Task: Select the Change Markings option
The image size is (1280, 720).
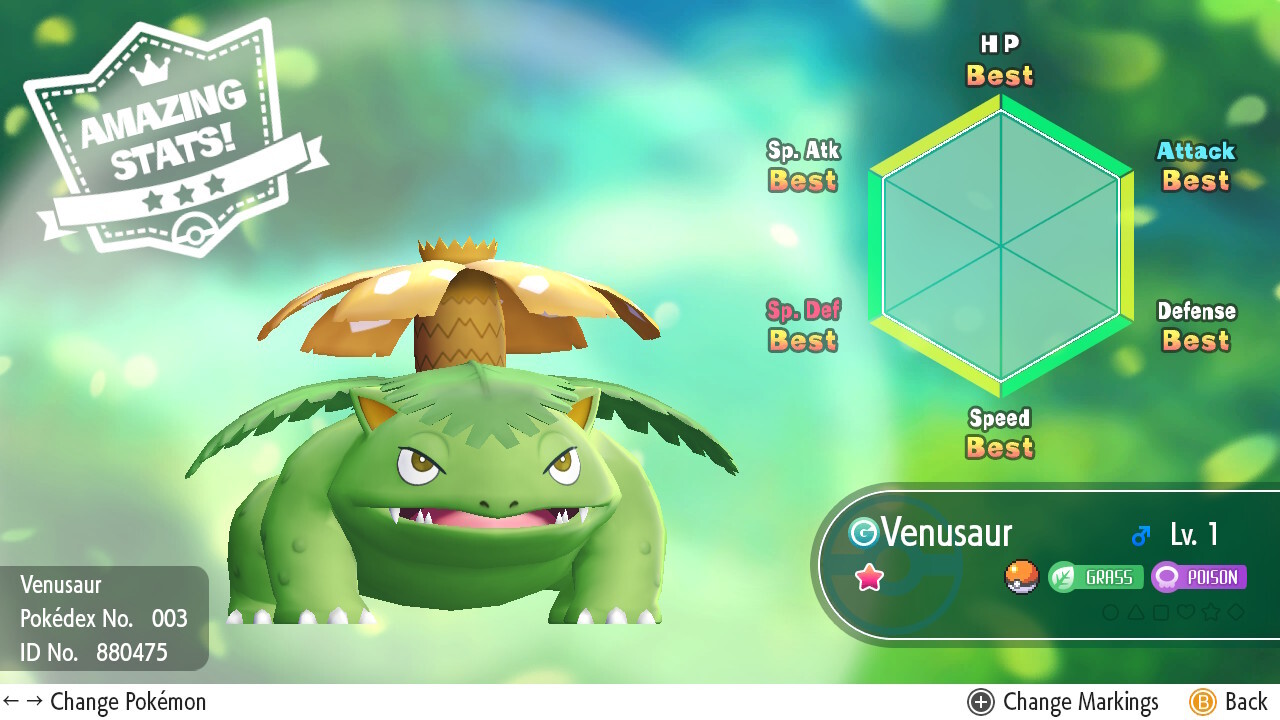Action: click(x=1063, y=702)
